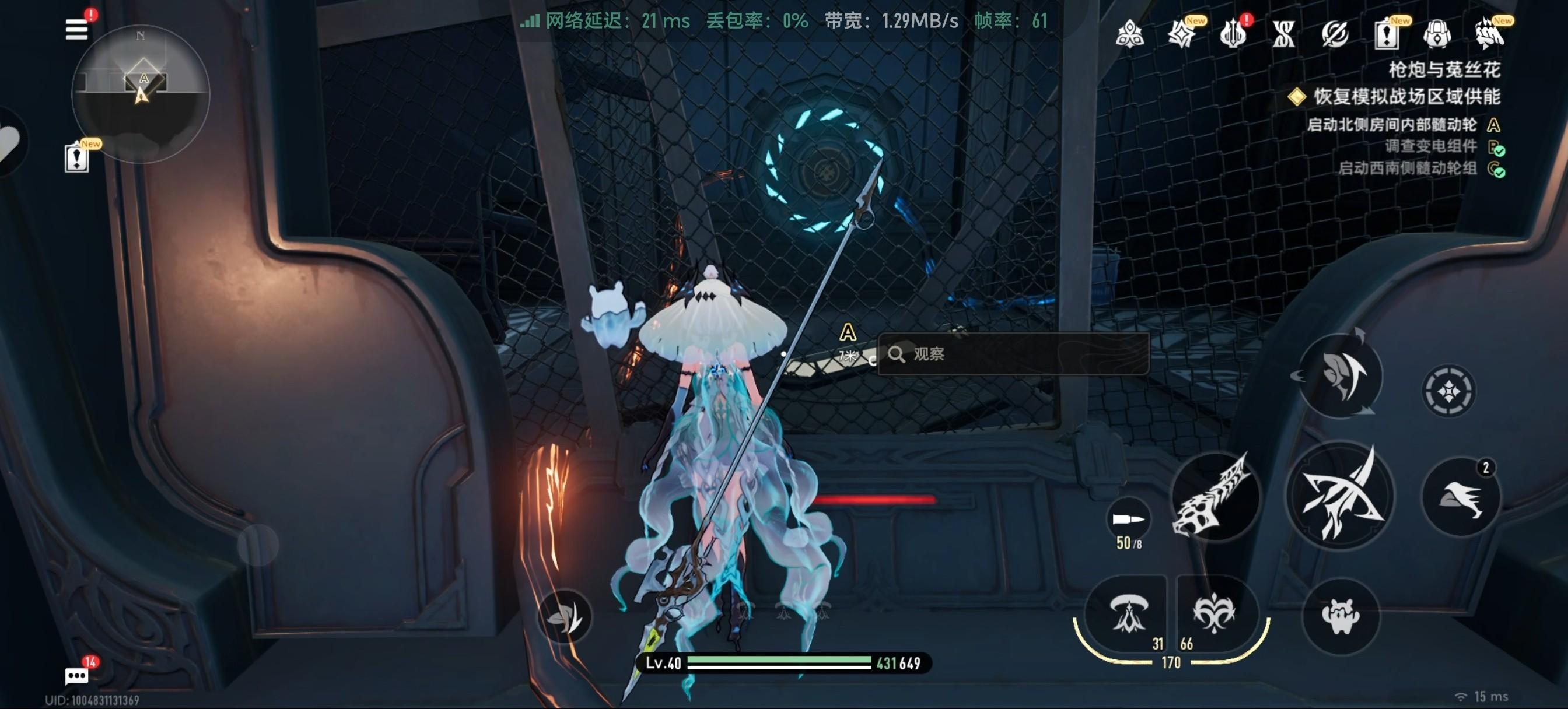Toggle the target lock-on reticle button
The image size is (1568, 709).
pos(1448,391)
